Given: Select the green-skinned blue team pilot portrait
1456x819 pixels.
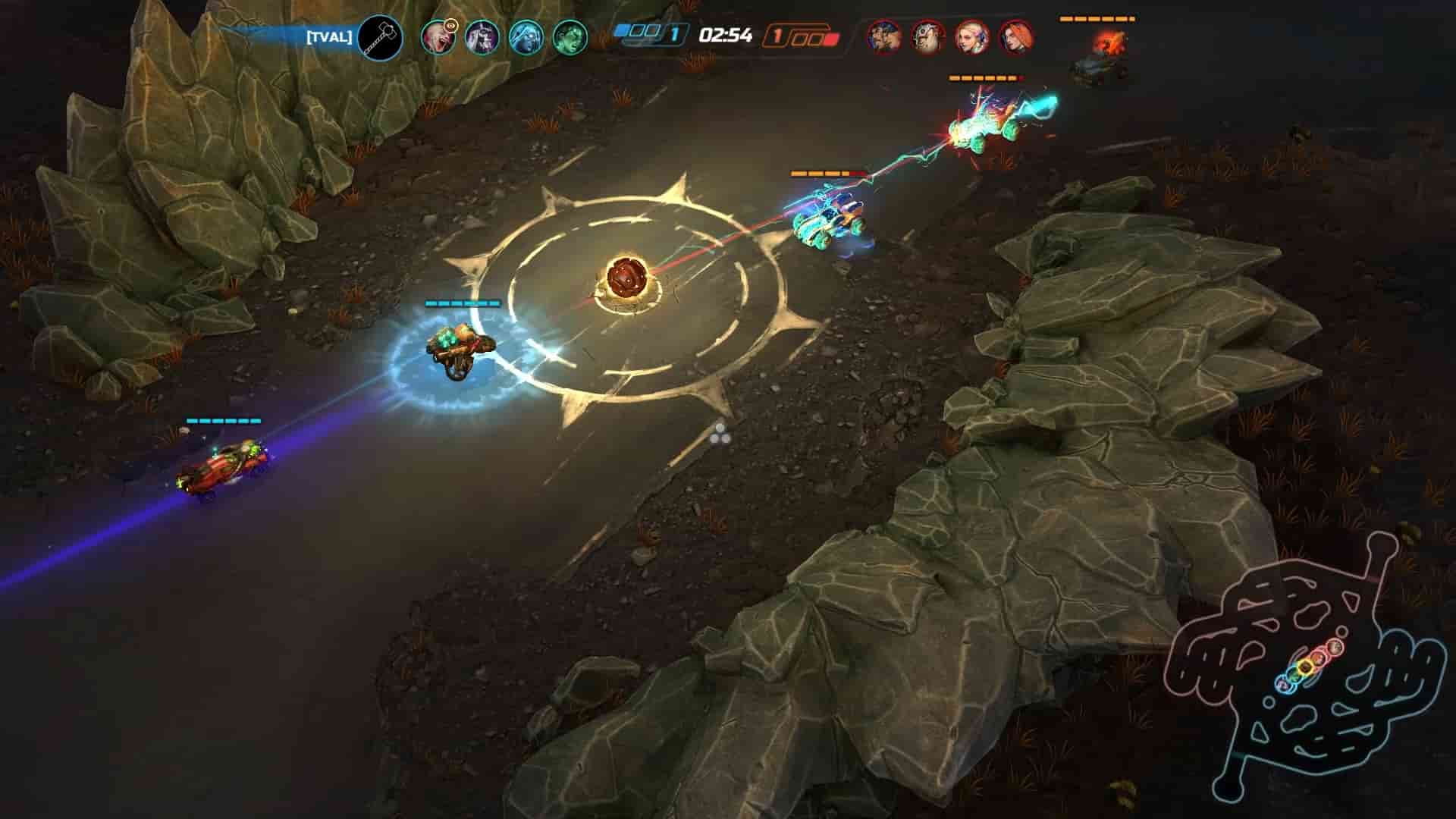Looking at the screenshot, I should [569, 36].
